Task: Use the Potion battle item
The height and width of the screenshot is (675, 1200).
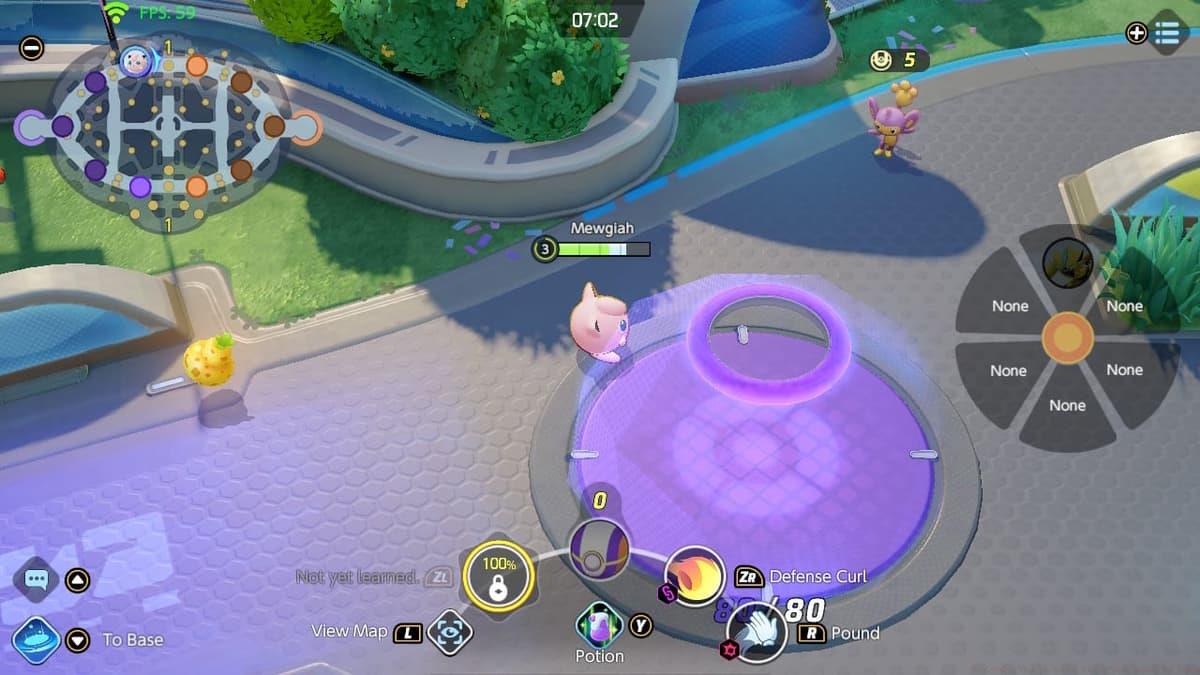Action: click(x=600, y=626)
